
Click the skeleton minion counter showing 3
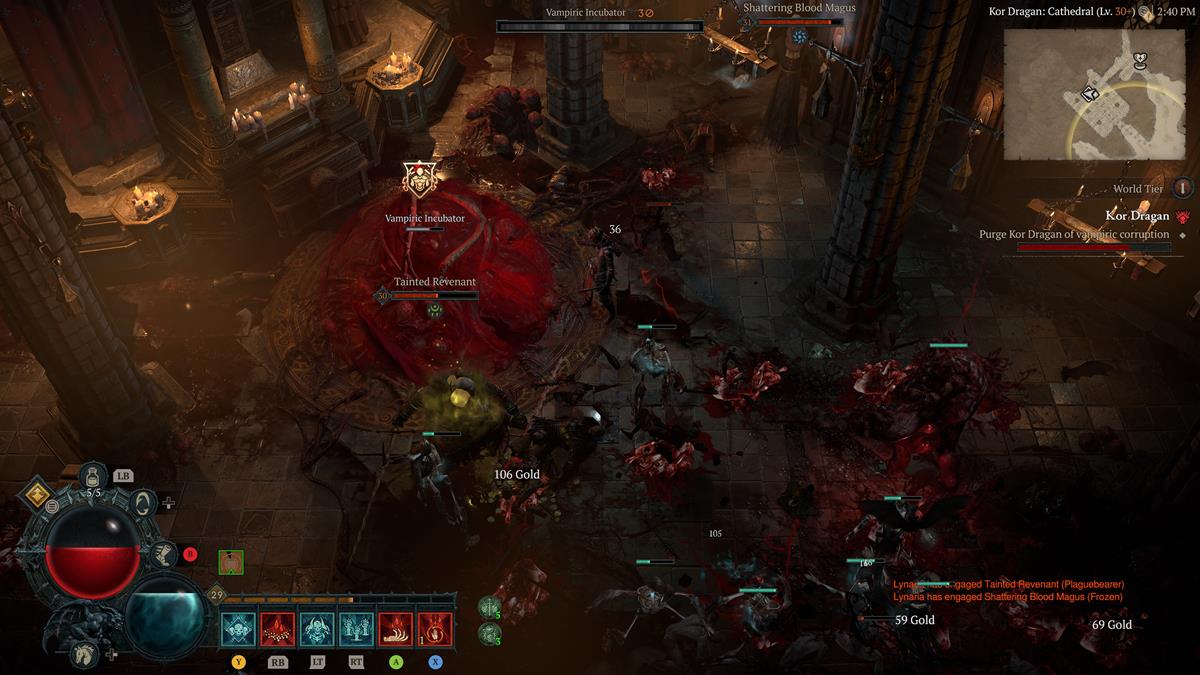[x=489, y=633]
